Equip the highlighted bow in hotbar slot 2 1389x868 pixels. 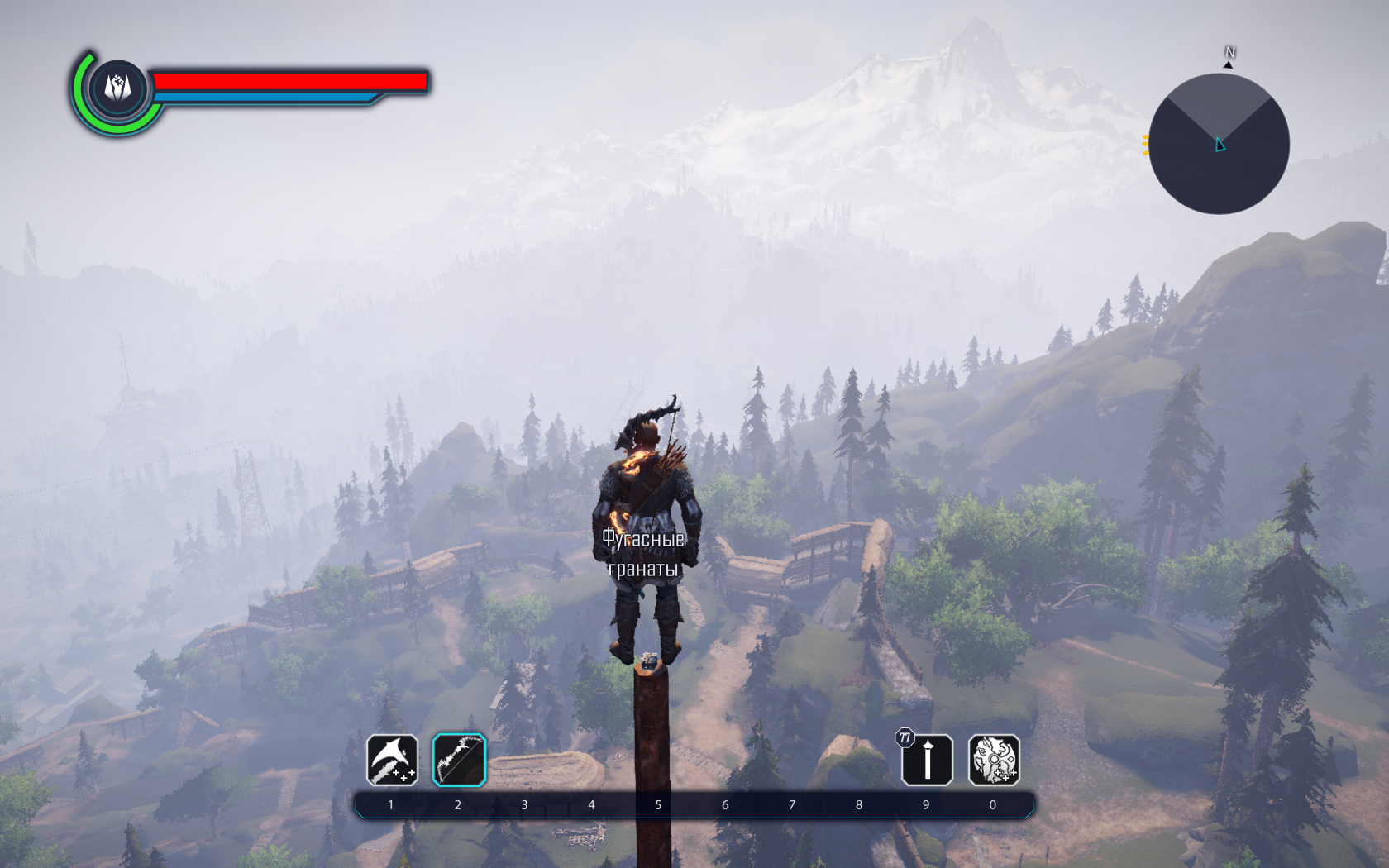459,760
